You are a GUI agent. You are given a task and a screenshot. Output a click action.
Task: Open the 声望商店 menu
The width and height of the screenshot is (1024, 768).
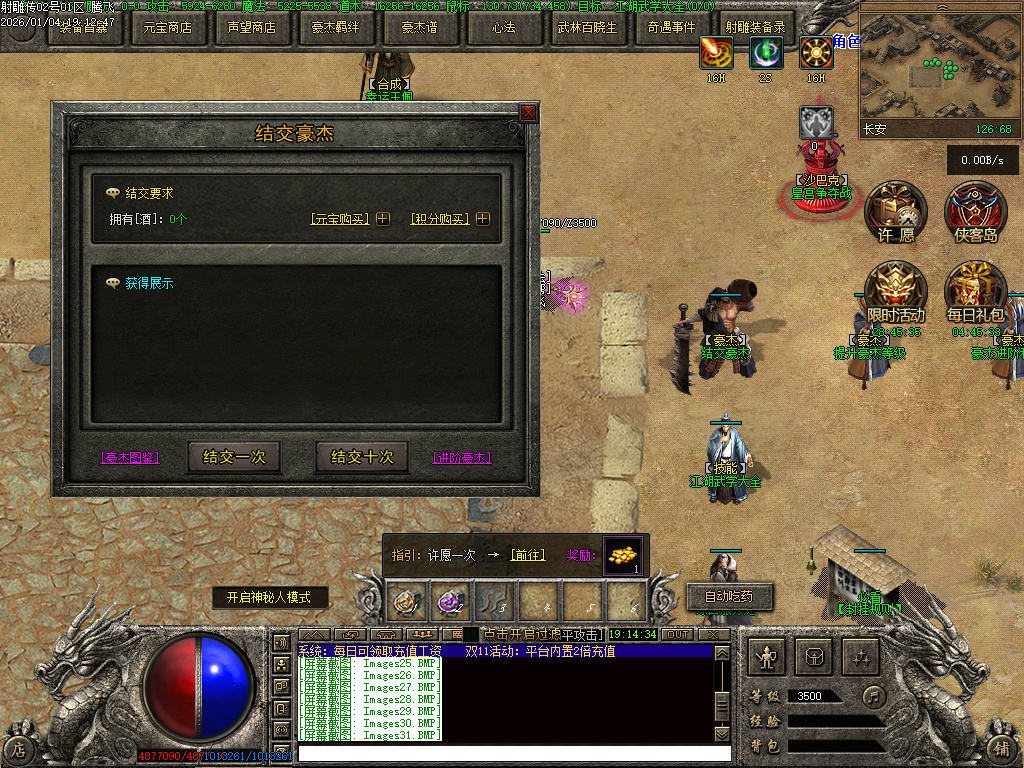coord(252,28)
